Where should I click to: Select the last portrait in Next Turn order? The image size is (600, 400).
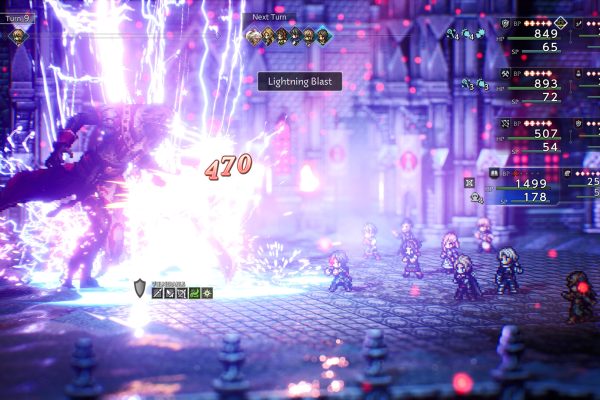[323, 37]
